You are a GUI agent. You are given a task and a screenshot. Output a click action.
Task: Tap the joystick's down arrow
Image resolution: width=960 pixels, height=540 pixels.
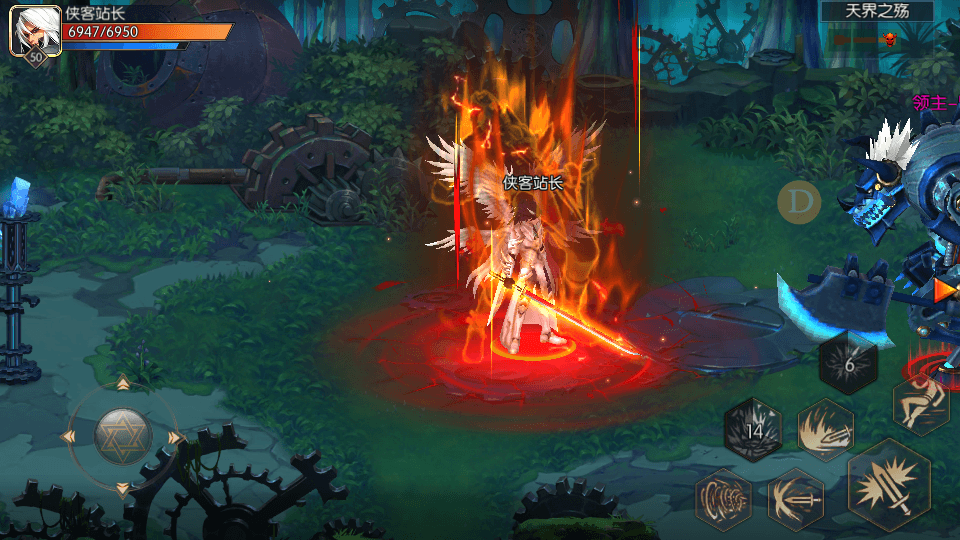pos(123,489)
